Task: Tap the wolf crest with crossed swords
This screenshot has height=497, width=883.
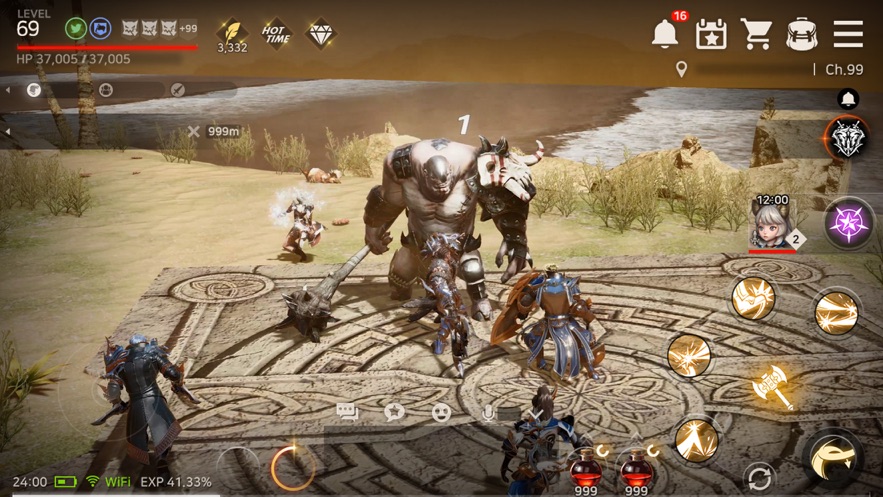Action: (x=847, y=138)
